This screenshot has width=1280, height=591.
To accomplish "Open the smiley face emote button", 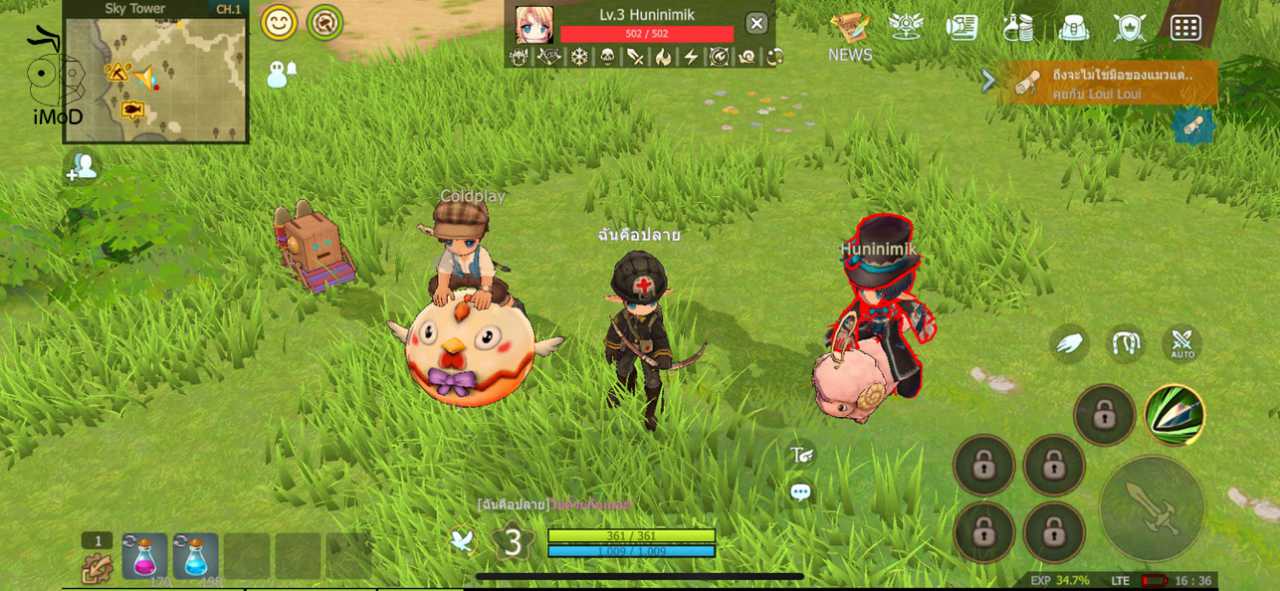I will [279, 22].
